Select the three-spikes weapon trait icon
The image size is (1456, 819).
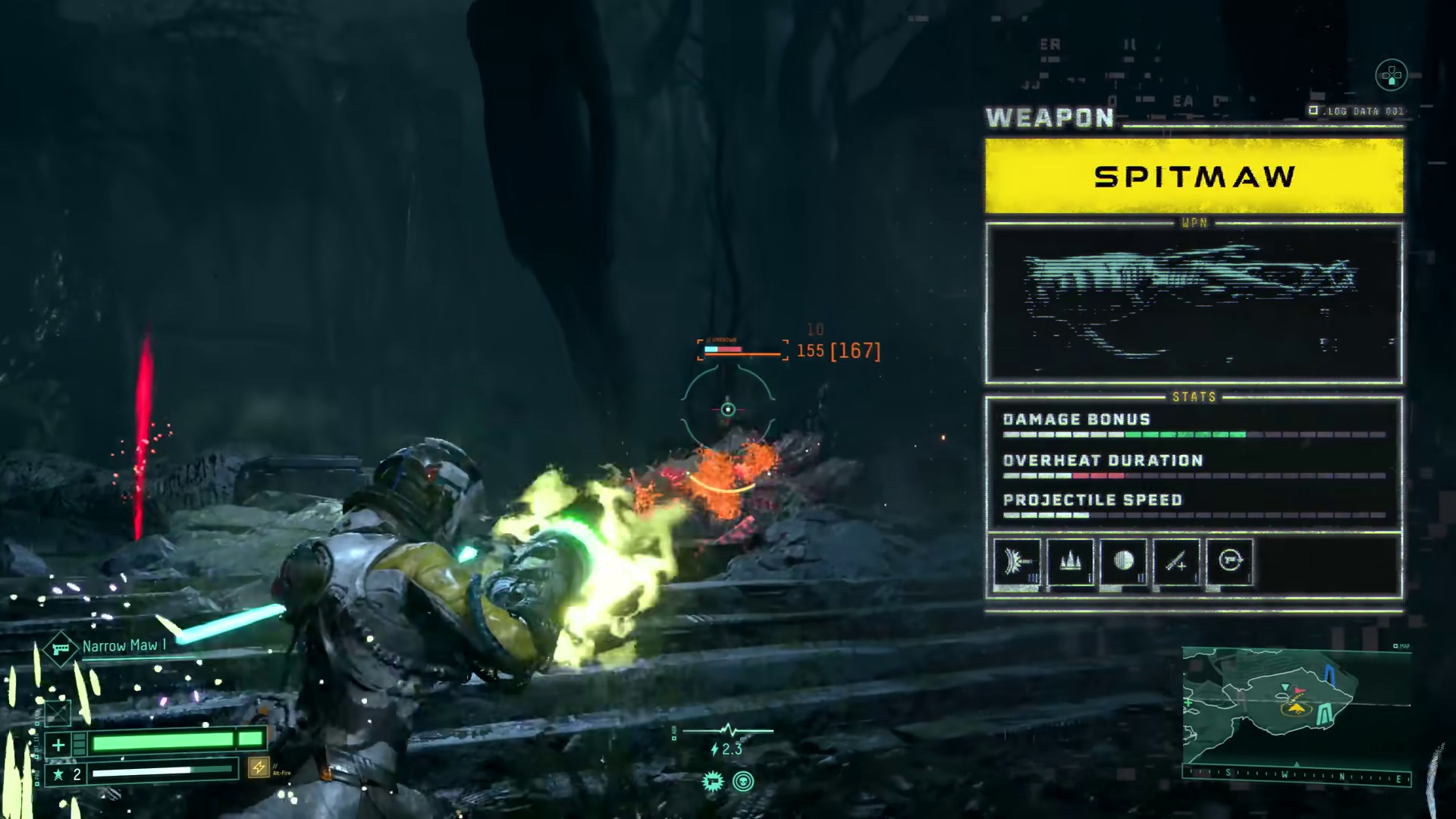(1071, 562)
